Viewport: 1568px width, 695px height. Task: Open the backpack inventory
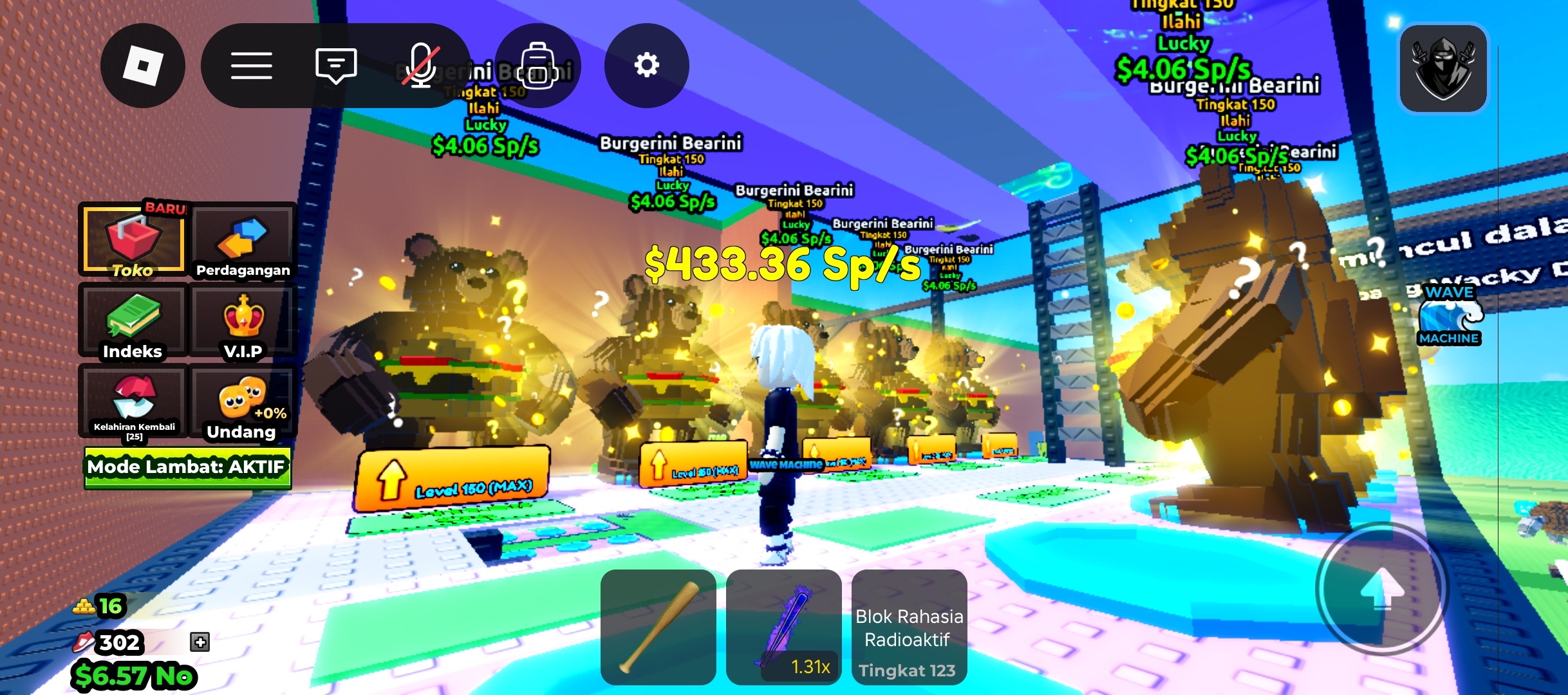538,66
